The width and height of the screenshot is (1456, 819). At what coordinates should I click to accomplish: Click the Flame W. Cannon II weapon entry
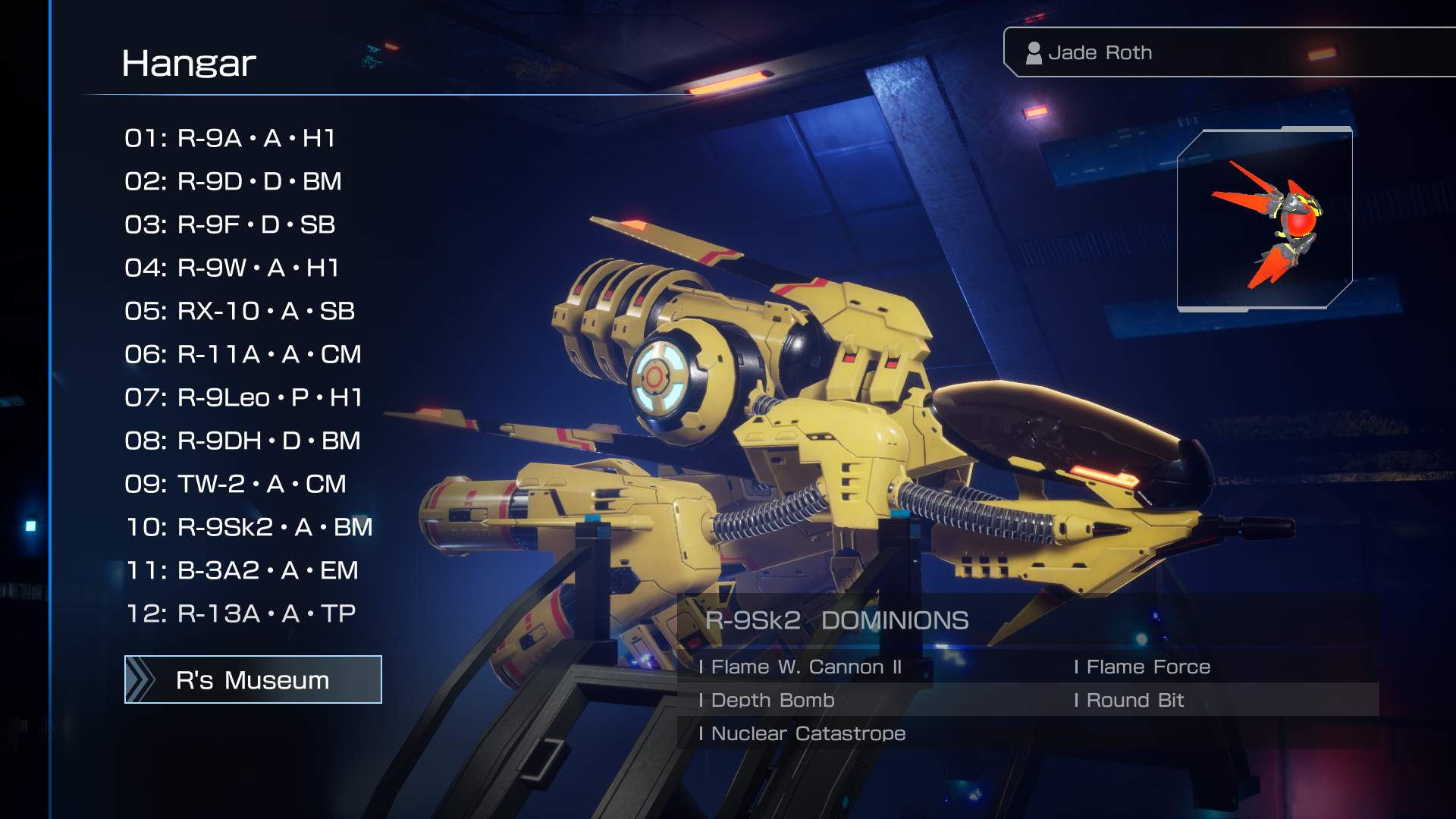point(802,667)
